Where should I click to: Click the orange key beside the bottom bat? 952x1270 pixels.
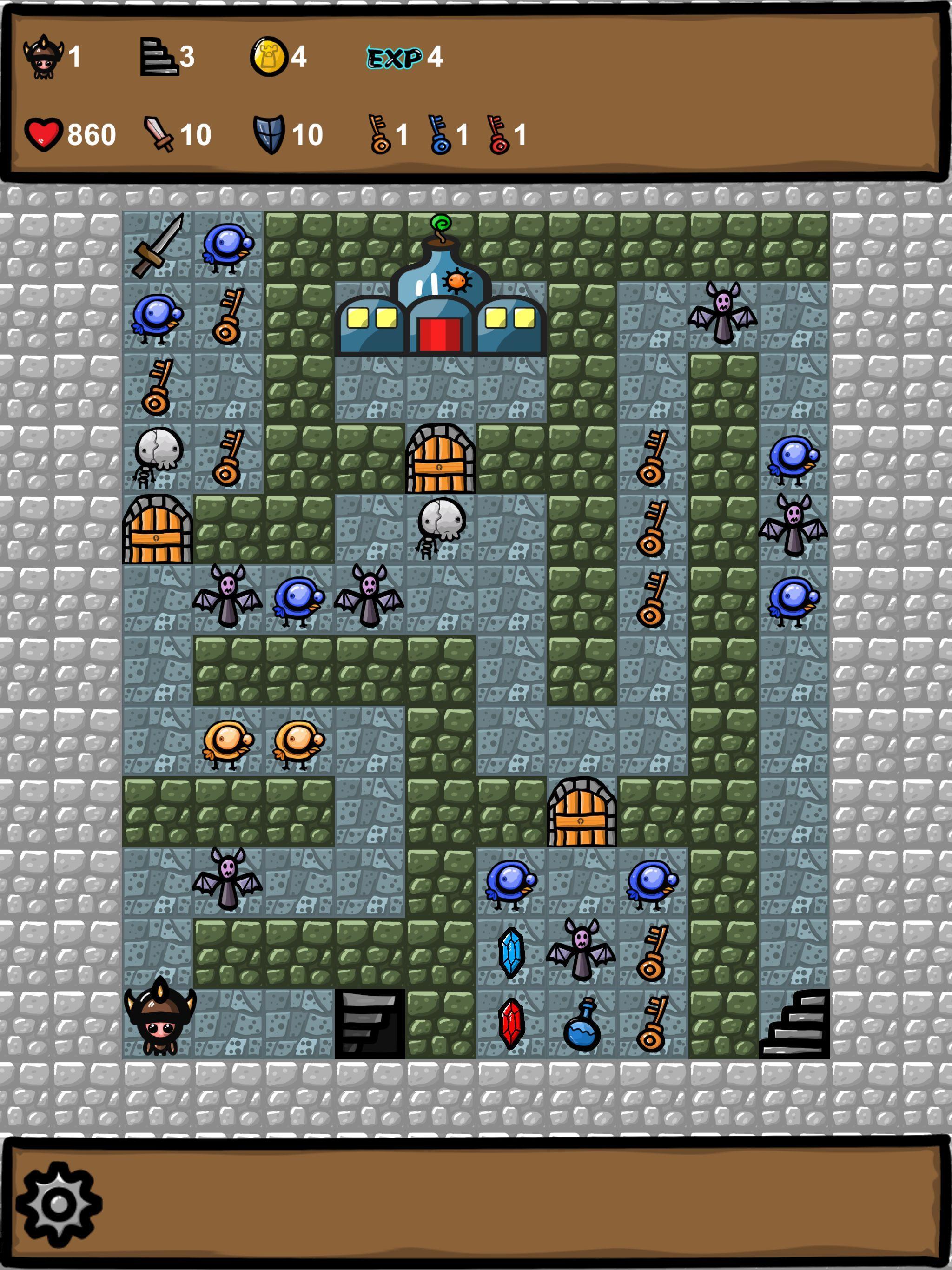[x=654, y=953]
